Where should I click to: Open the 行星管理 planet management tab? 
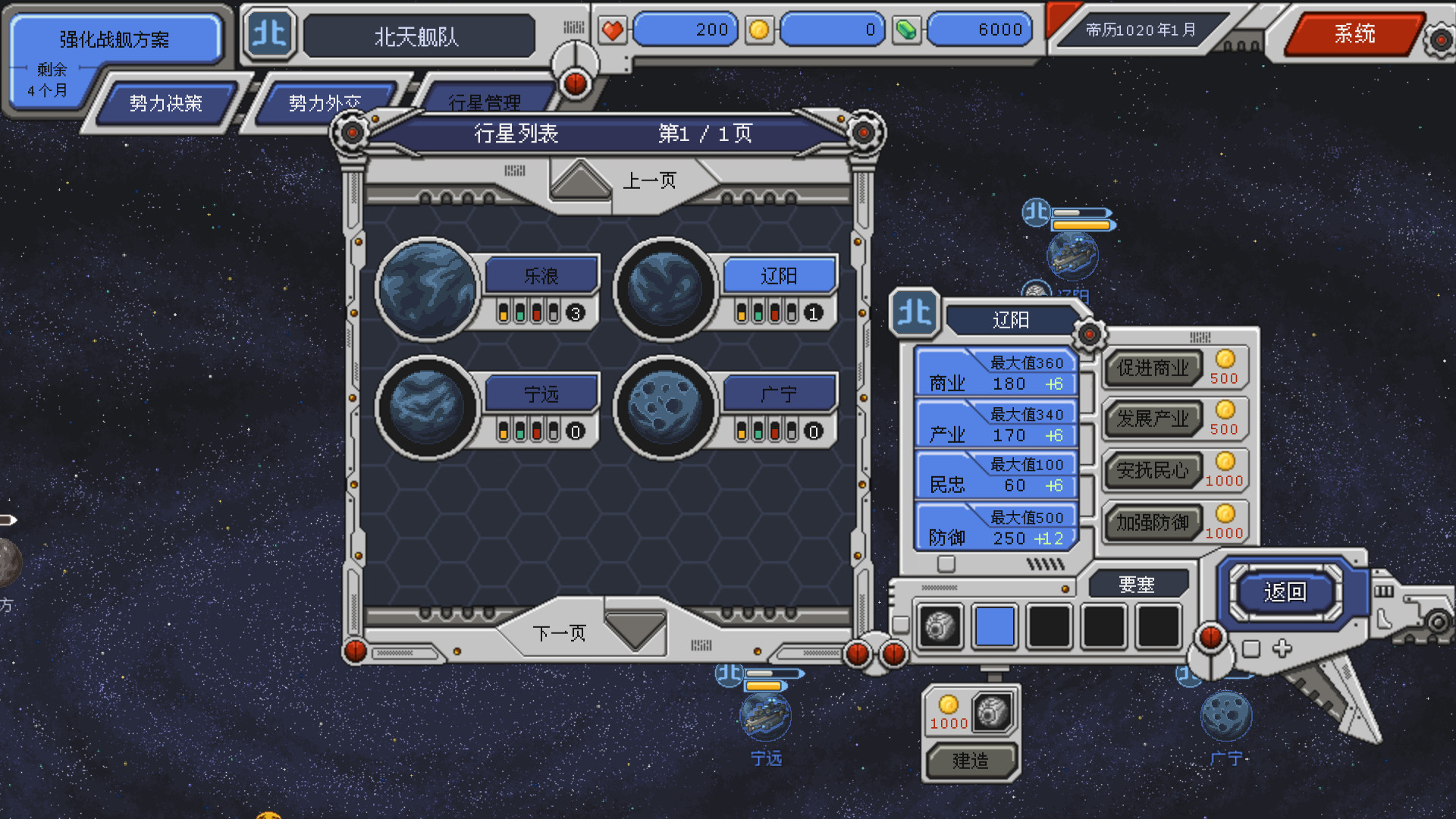click(484, 102)
